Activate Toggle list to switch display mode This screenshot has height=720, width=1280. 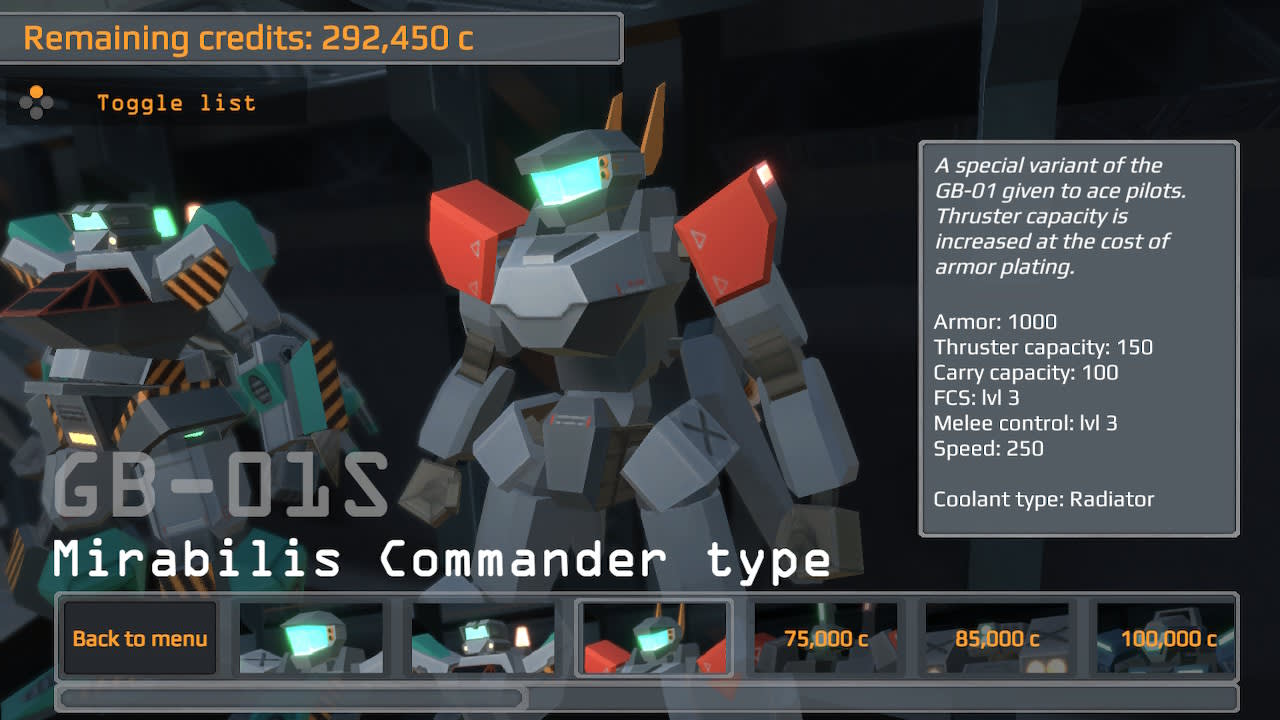pyautogui.click(x=177, y=102)
